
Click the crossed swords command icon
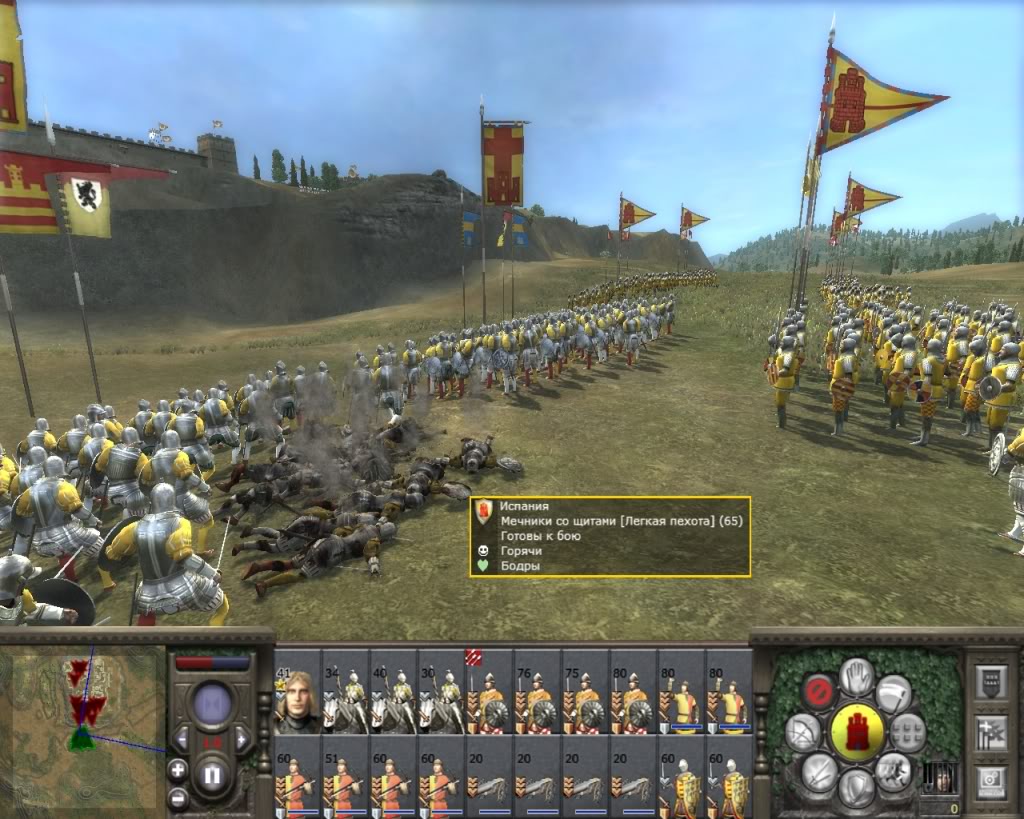pyautogui.click(x=819, y=771)
